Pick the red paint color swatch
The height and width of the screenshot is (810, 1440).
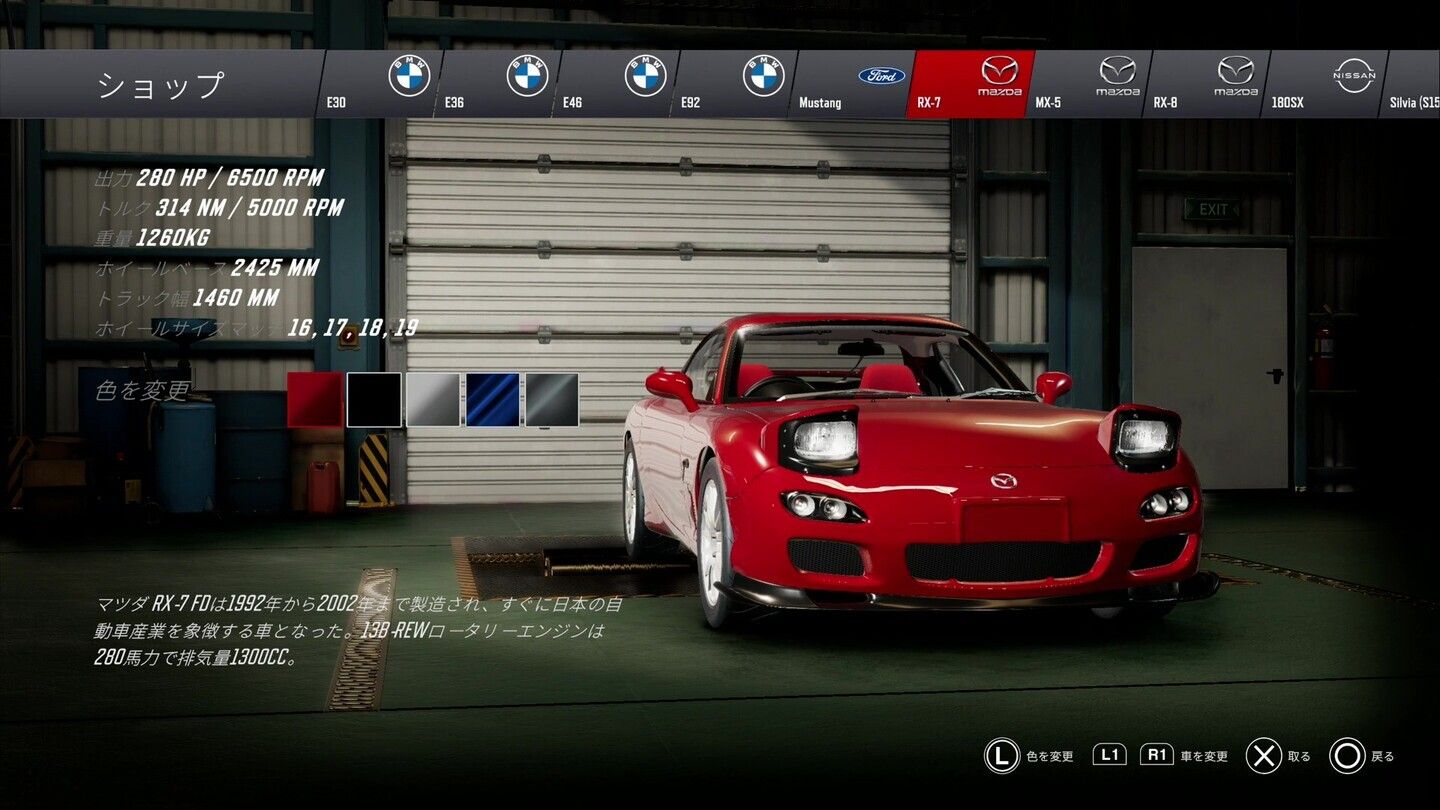point(315,400)
